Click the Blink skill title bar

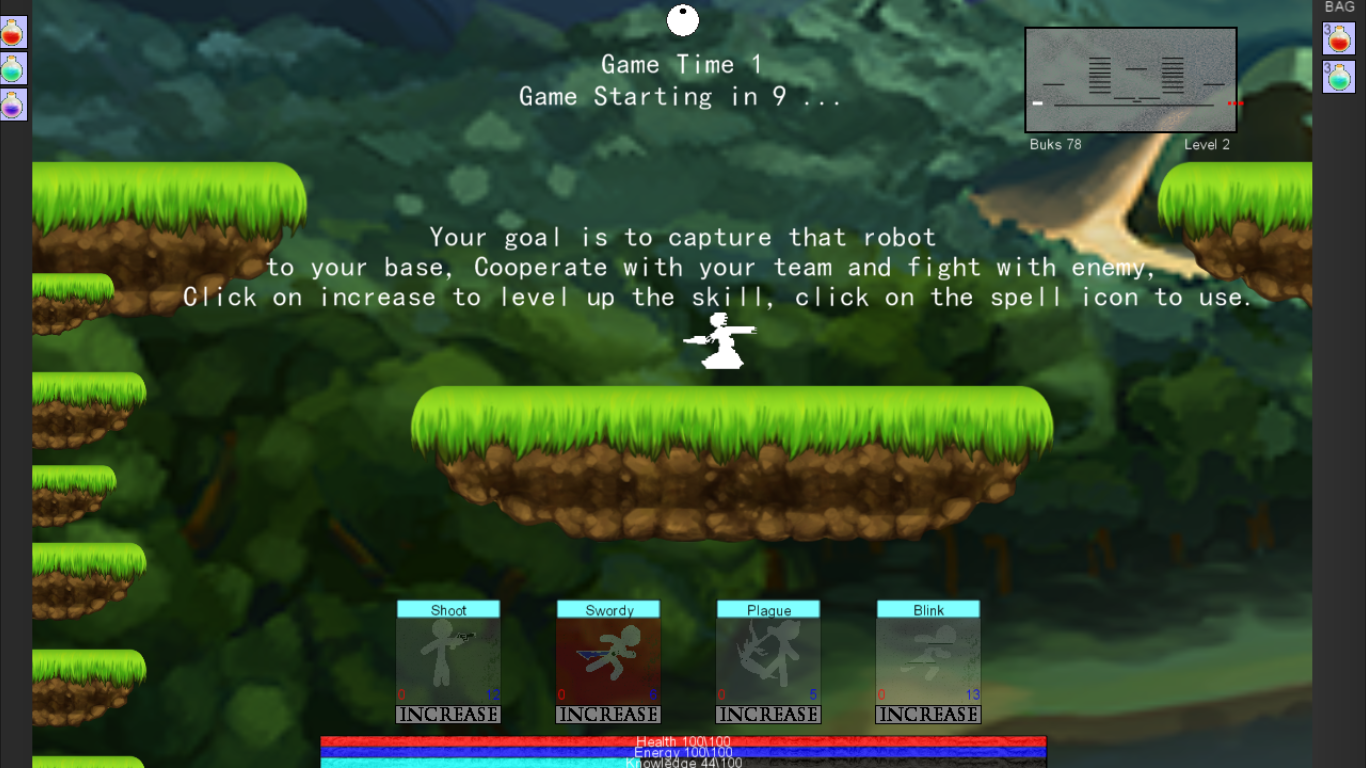coord(927,609)
